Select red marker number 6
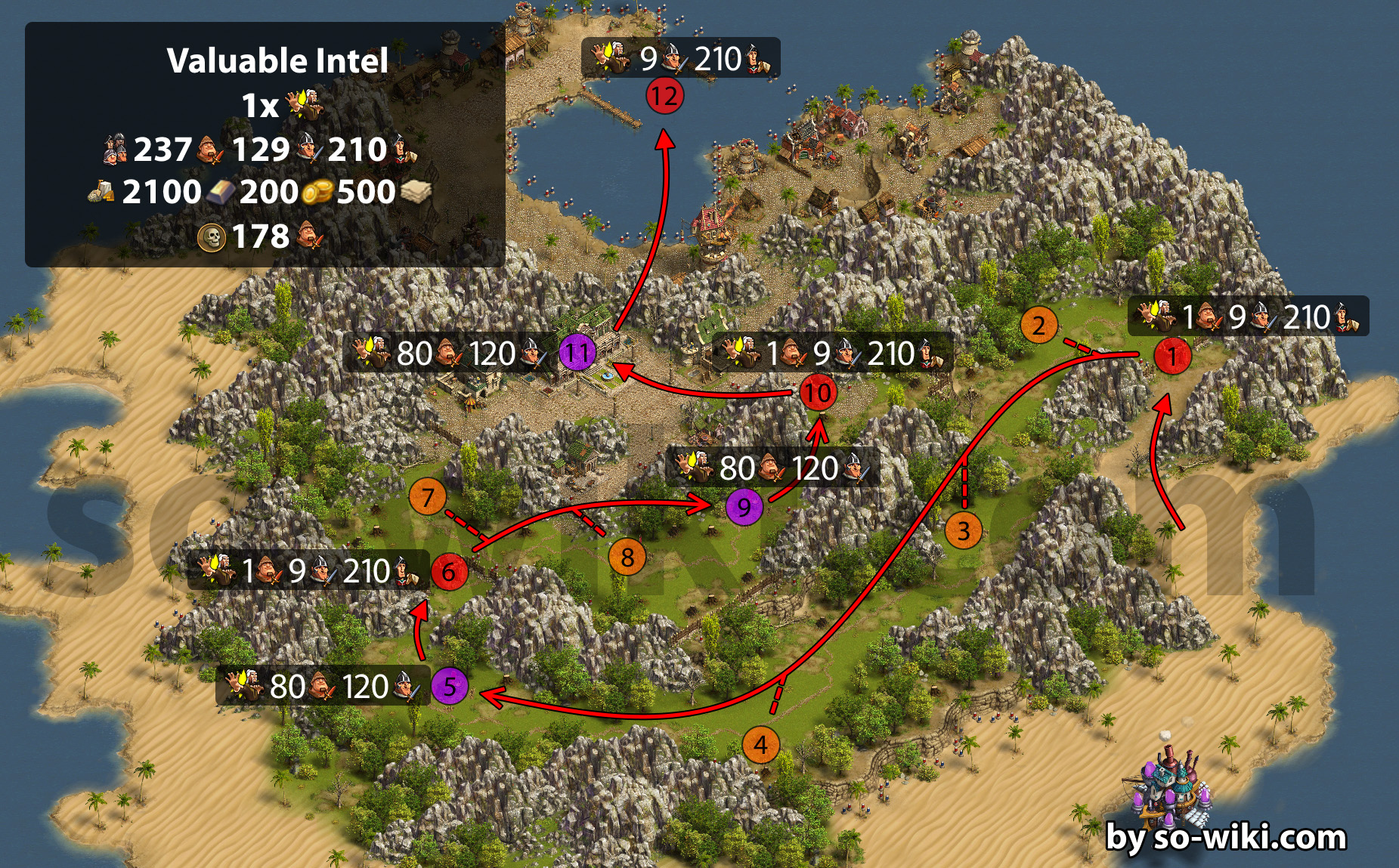Image resolution: width=1399 pixels, height=868 pixels. (449, 571)
